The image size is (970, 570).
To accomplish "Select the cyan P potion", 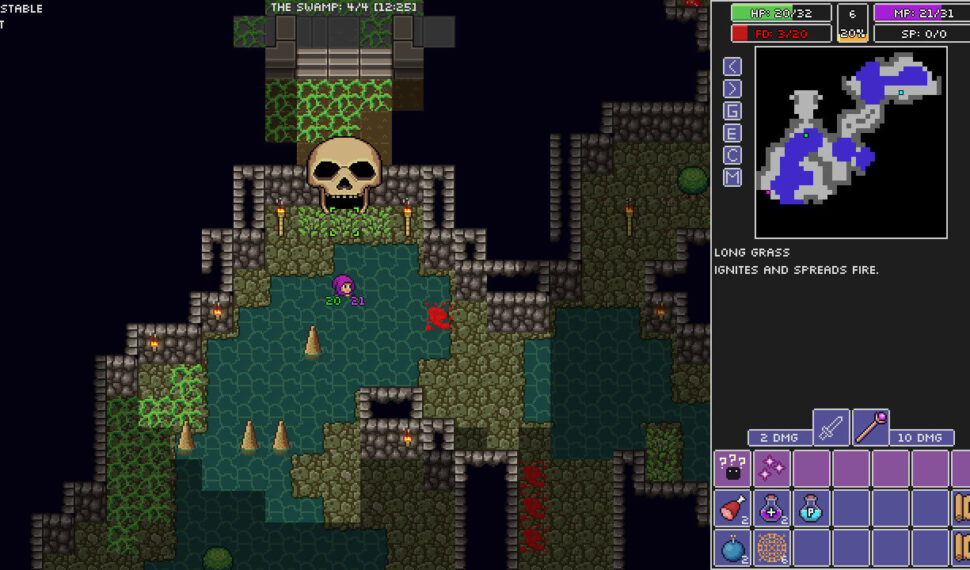I will click(x=812, y=508).
